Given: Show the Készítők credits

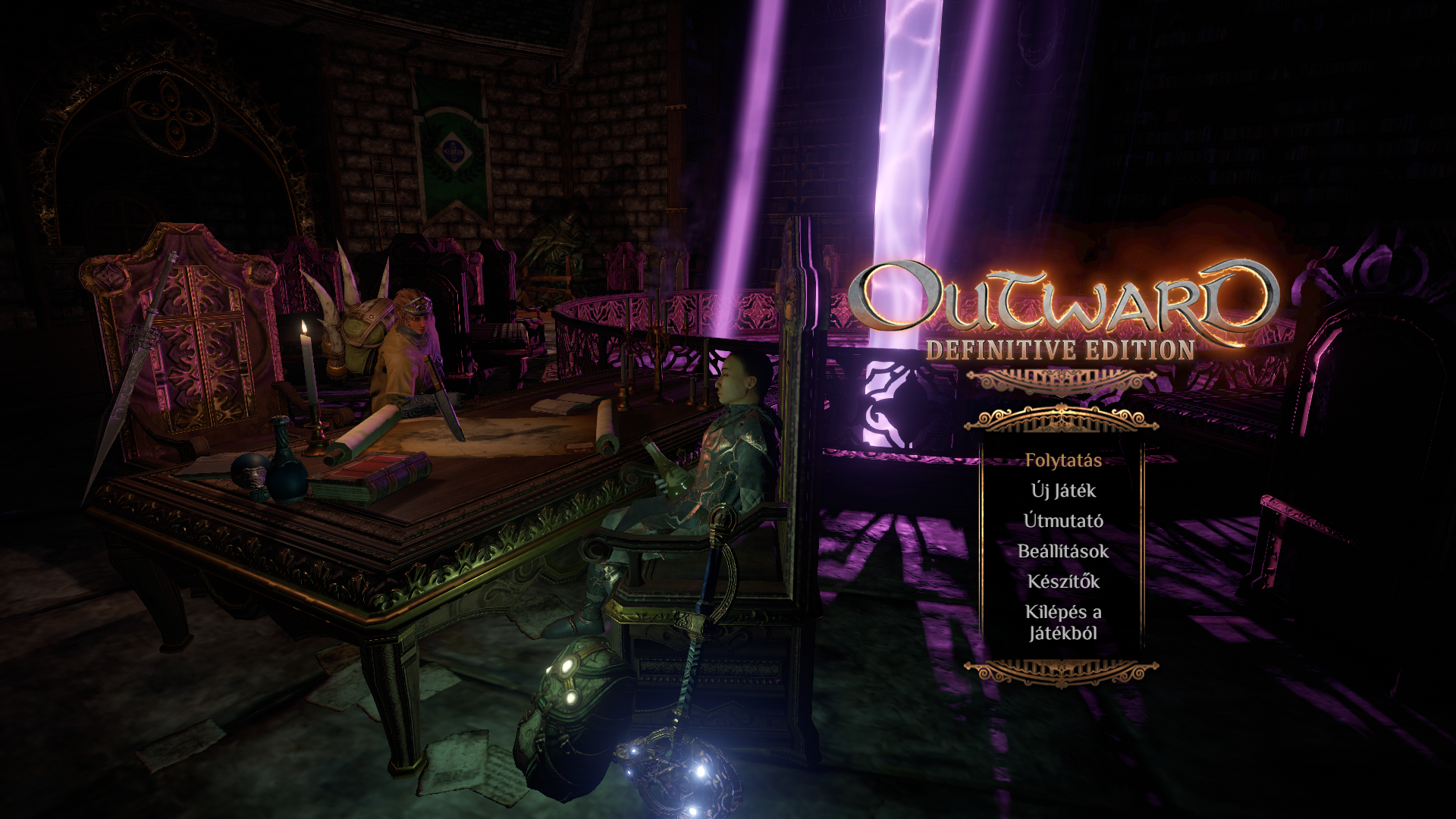Looking at the screenshot, I should tap(1063, 582).
